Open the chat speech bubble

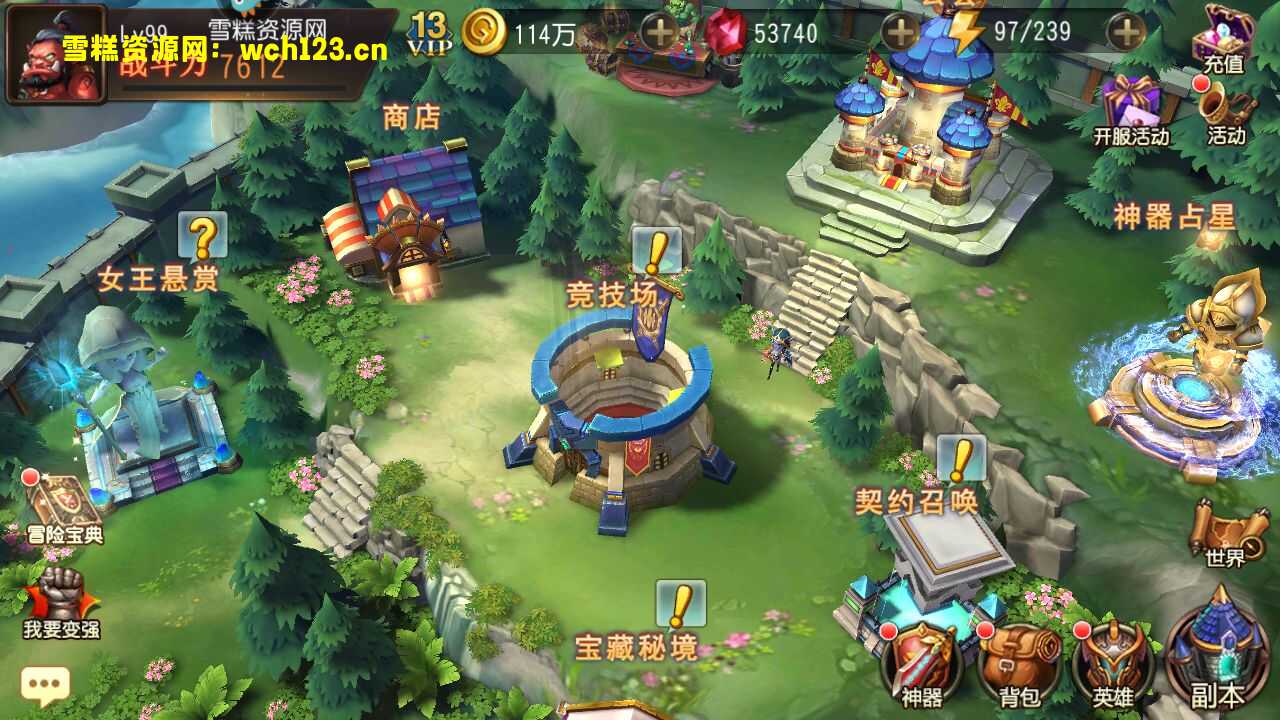click(x=45, y=685)
